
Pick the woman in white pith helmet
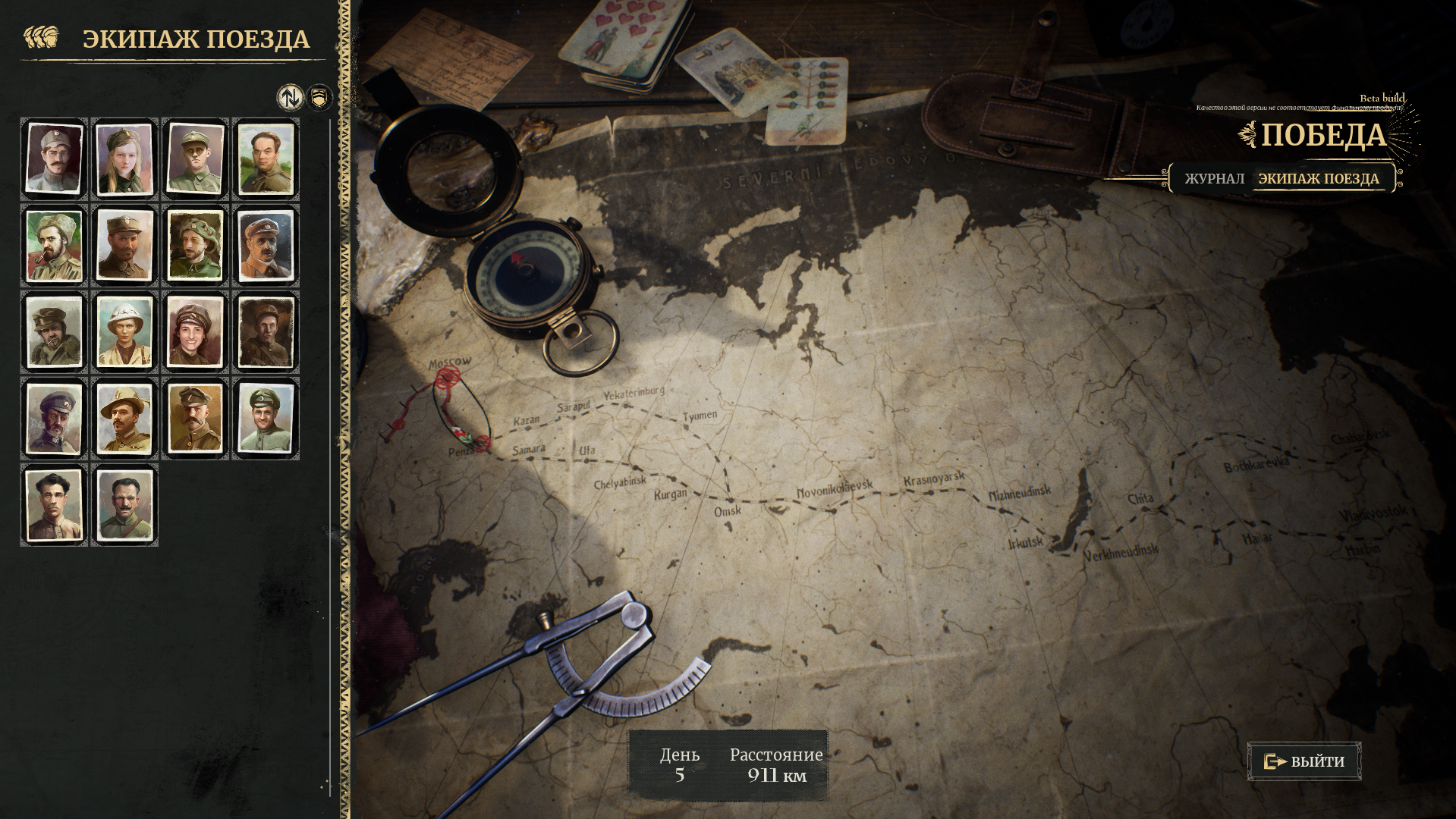pos(124,332)
